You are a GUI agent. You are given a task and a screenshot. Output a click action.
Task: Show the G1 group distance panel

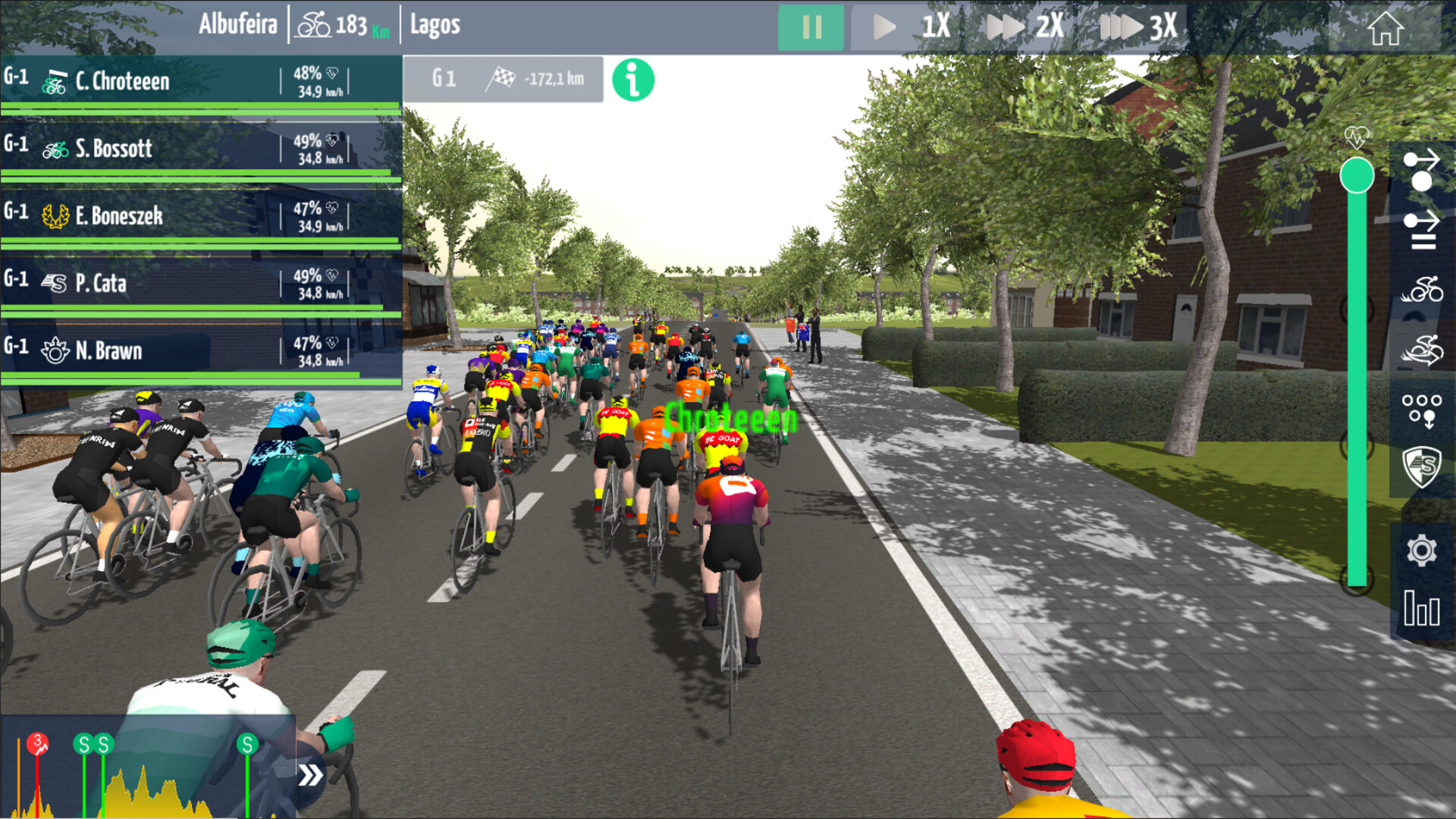point(503,79)
